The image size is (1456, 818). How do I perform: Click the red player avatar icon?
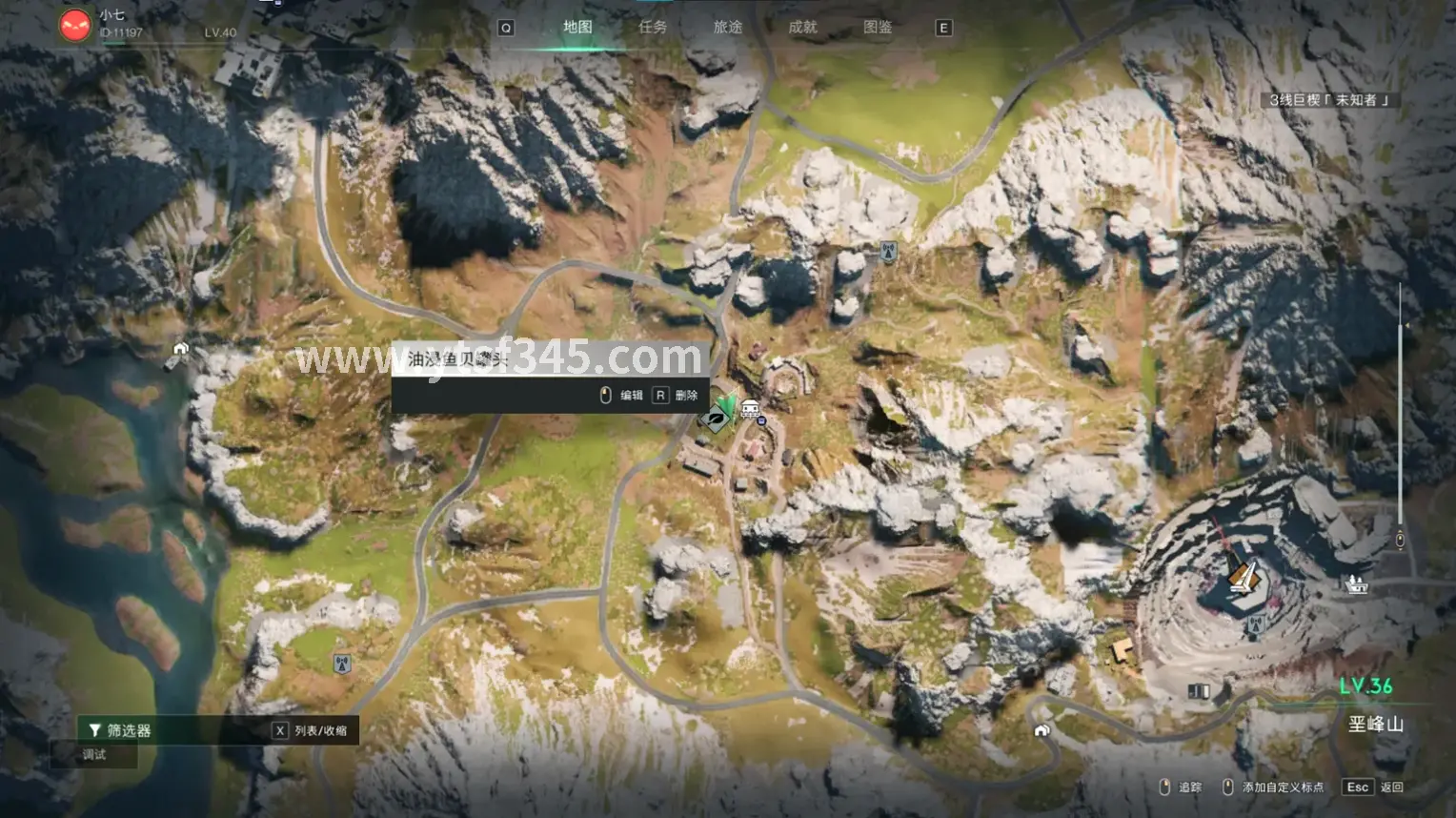pos(75,26)
